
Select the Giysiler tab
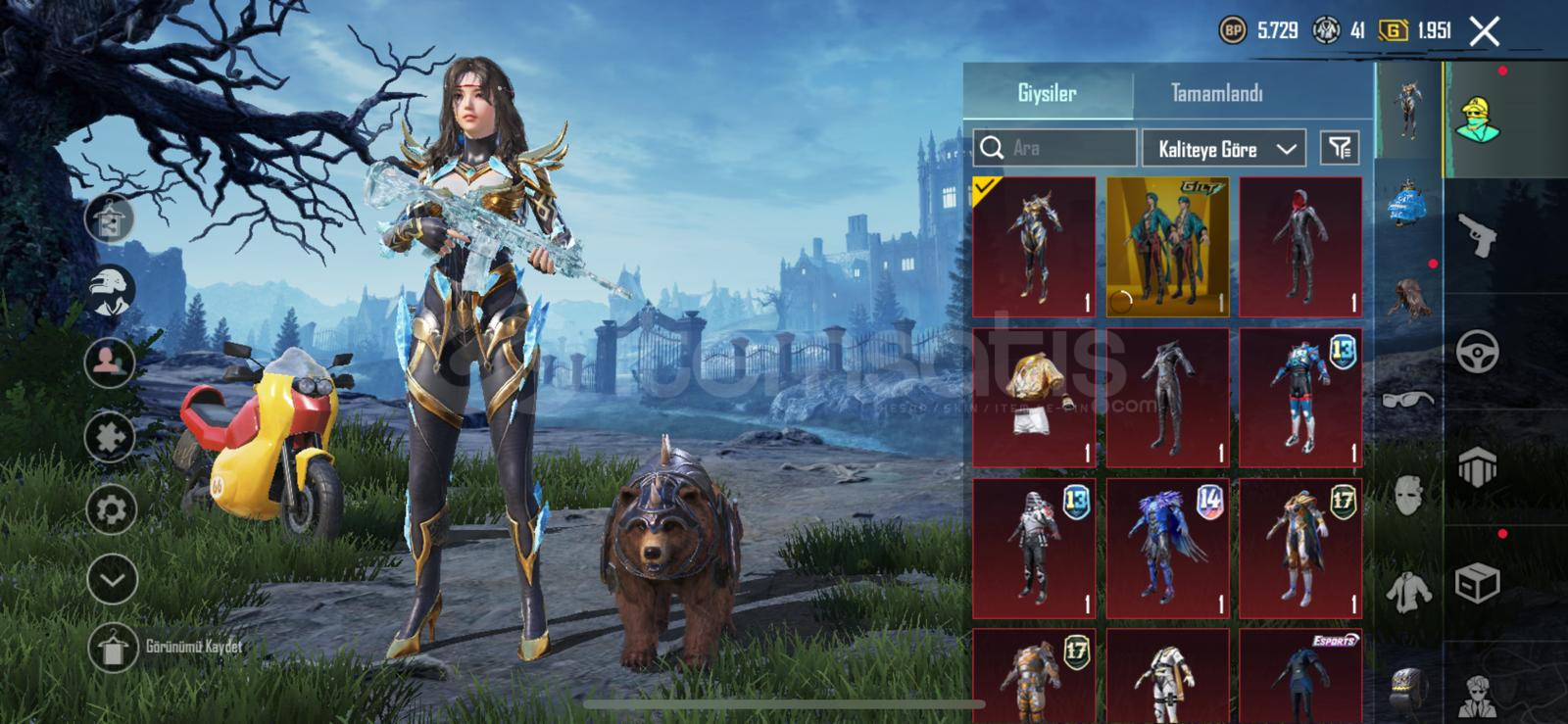(1047, 94)
